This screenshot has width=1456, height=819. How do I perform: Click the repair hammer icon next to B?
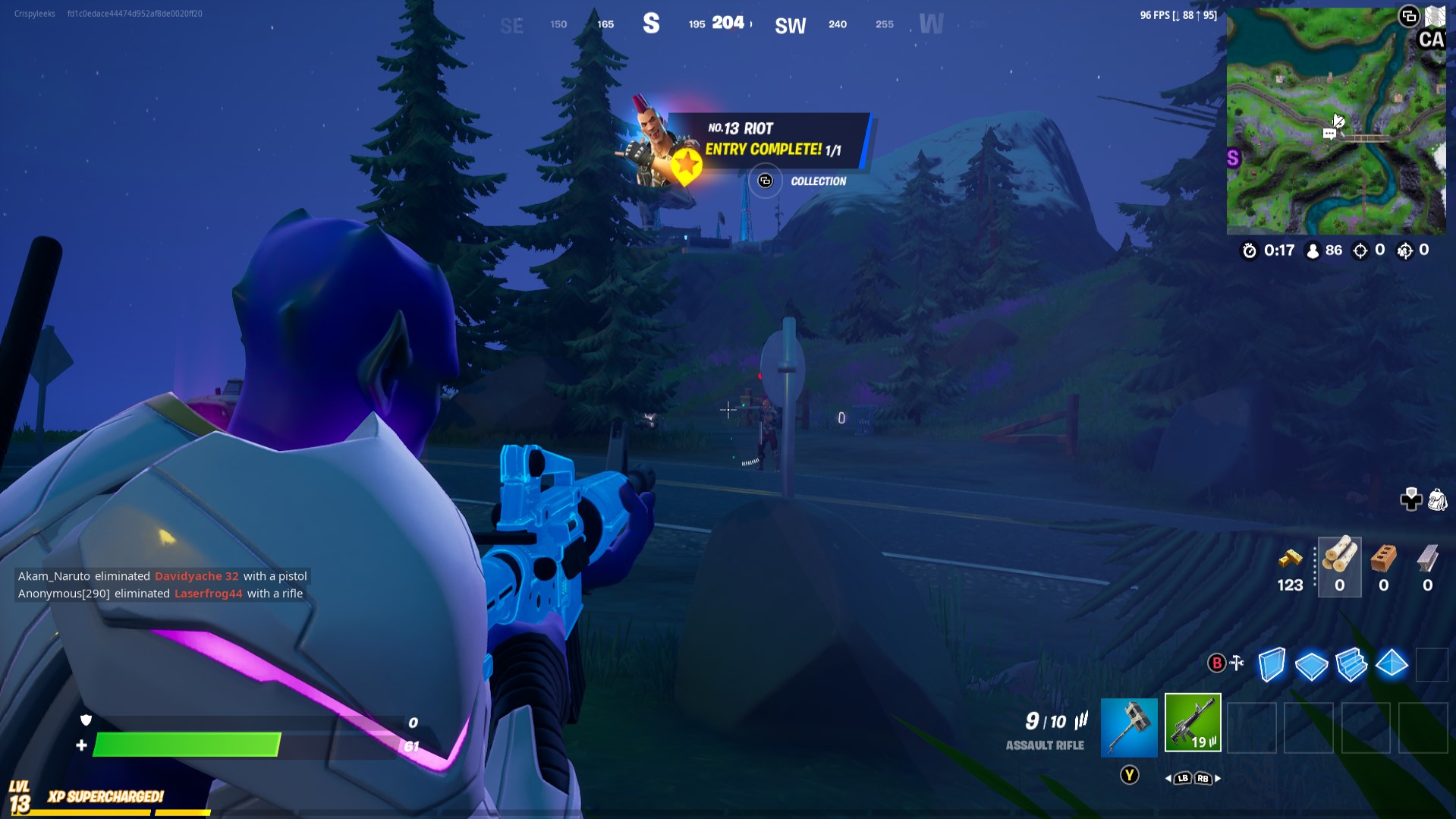coord(1237,663)
